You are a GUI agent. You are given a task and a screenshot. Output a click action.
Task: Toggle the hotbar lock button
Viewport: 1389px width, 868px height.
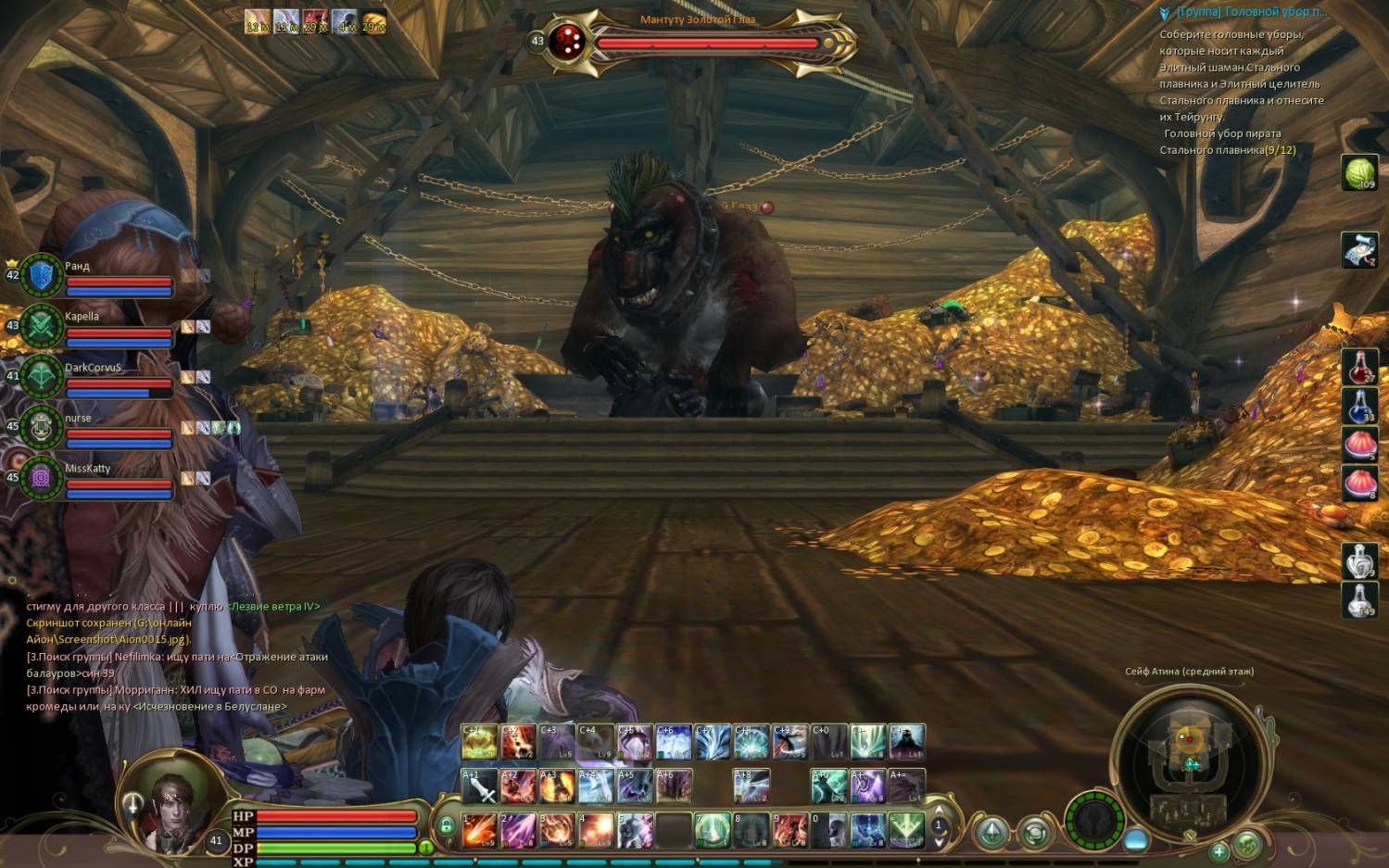click(x=446, y=825)
